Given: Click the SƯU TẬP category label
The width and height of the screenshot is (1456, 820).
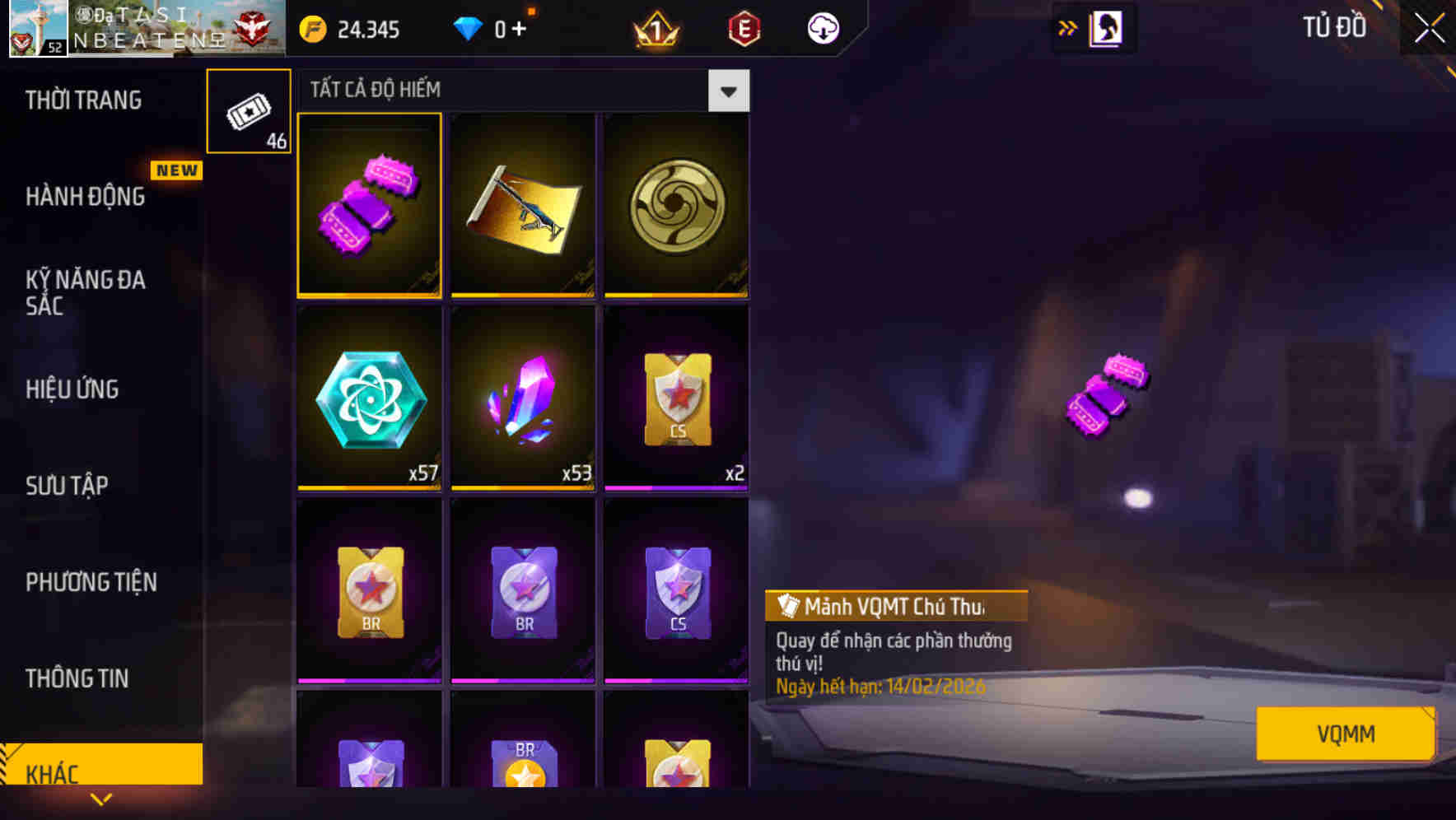Looking at the screenshot, I should tap(66, 486).
